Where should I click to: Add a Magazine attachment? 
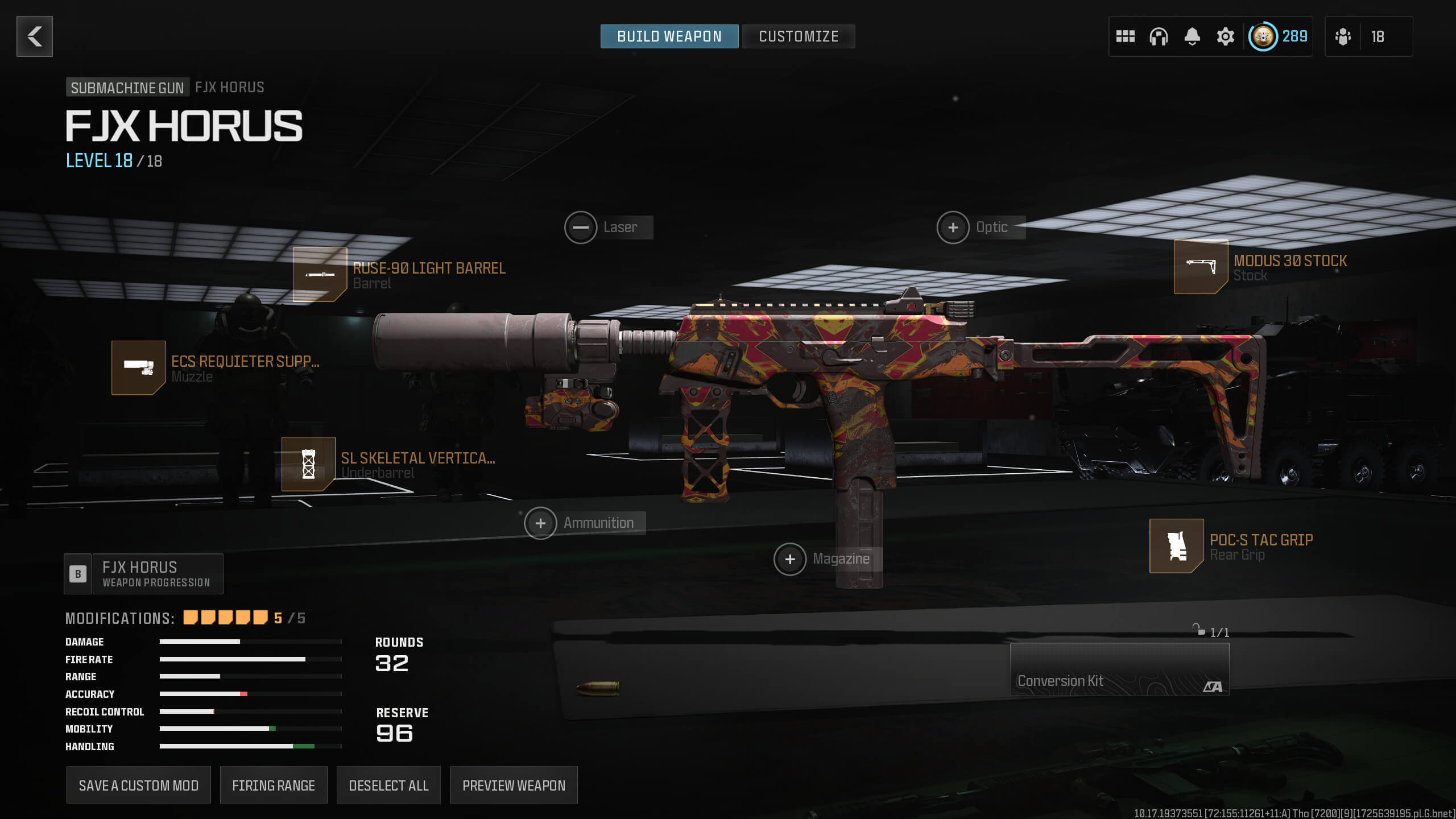[x=790, y=559]
